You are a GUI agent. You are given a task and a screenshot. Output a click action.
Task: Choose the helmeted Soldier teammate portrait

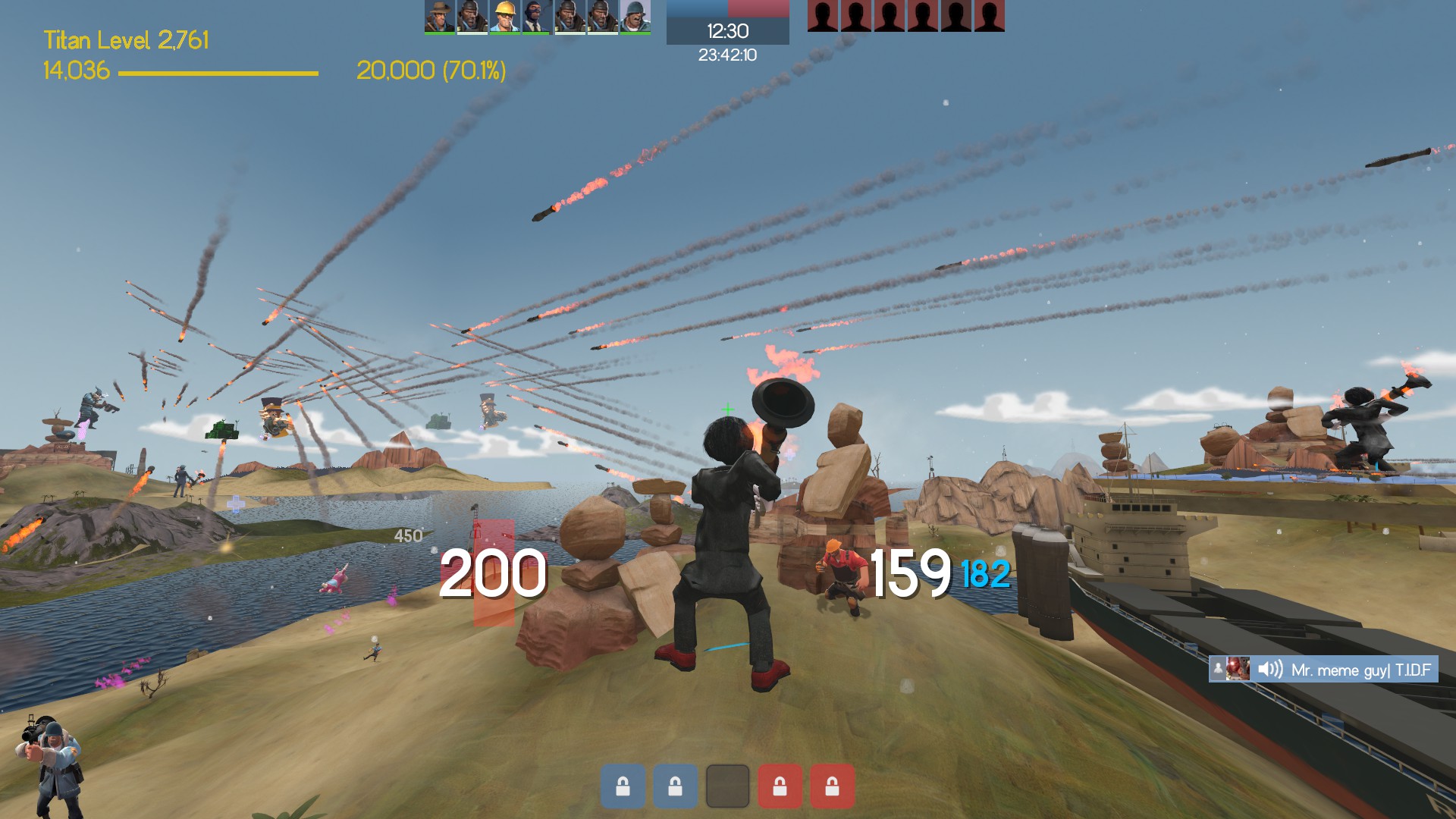pyautogui.click(x=635, y=16)
